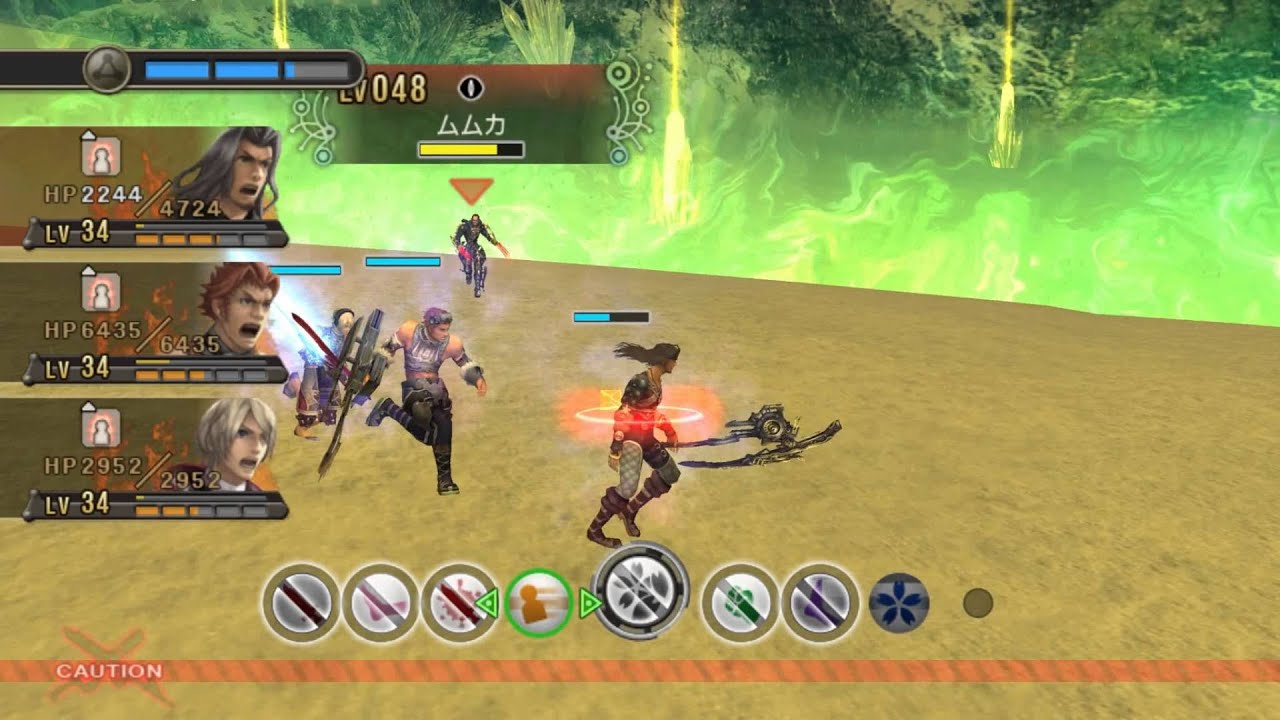The width and height of the screenshot is (1280, 720).
Task: Pick the white-haired party member portrait
Action: click(238, 445)
